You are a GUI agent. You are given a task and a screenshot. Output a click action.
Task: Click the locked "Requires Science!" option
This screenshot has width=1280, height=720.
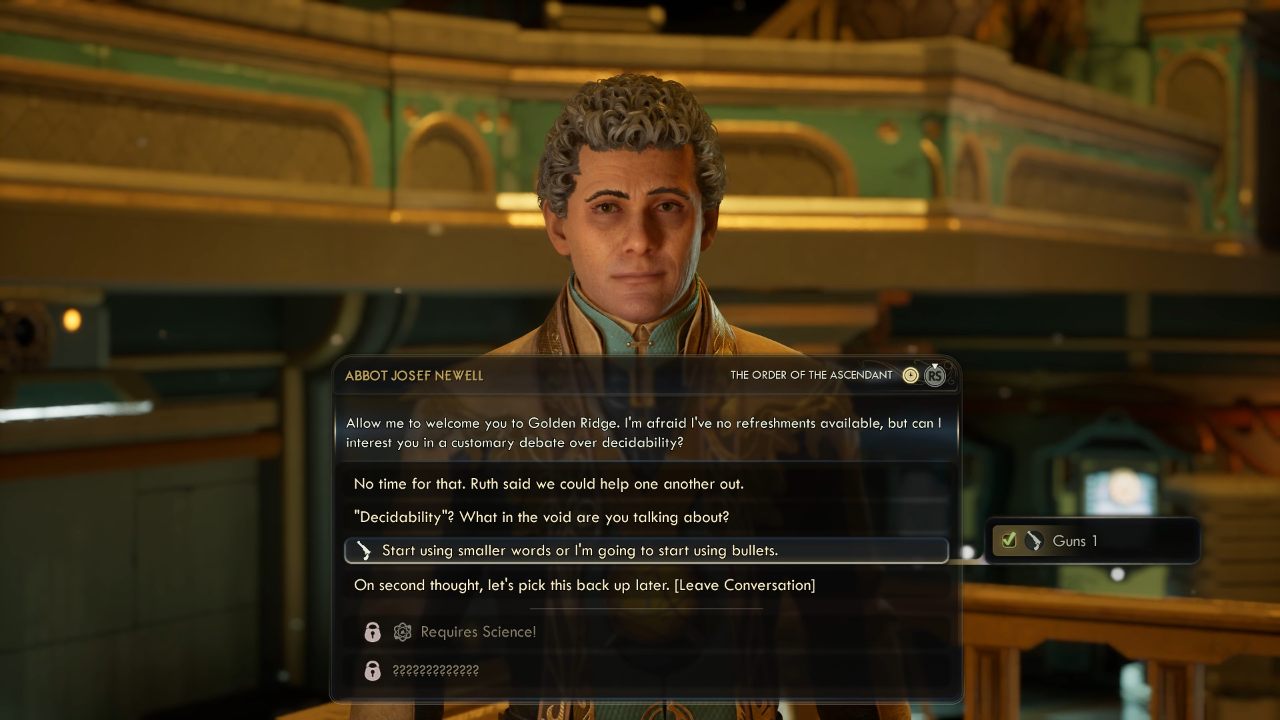click(478, 632)
